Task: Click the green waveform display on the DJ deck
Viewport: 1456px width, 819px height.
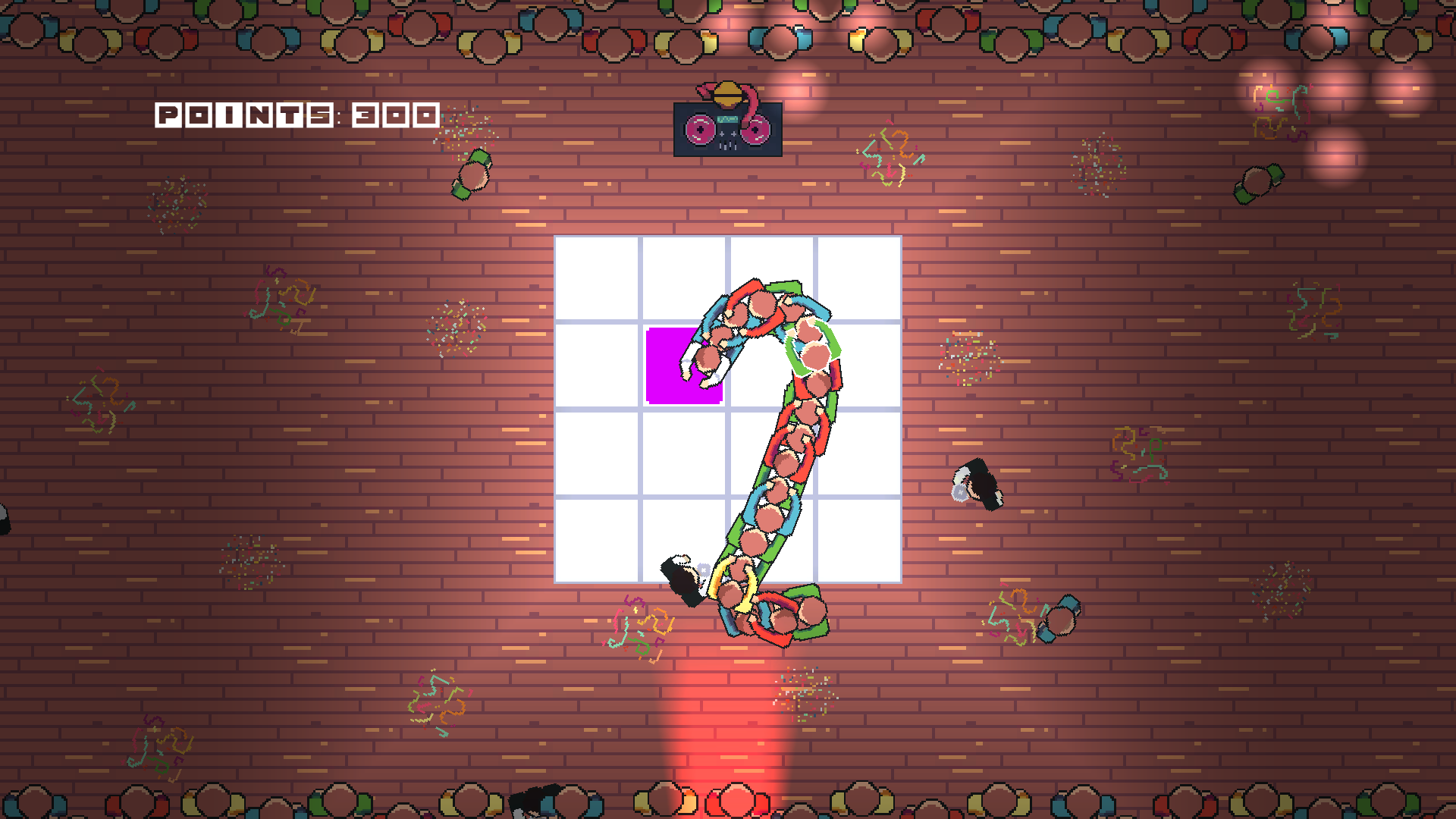Action: point(728,119)
